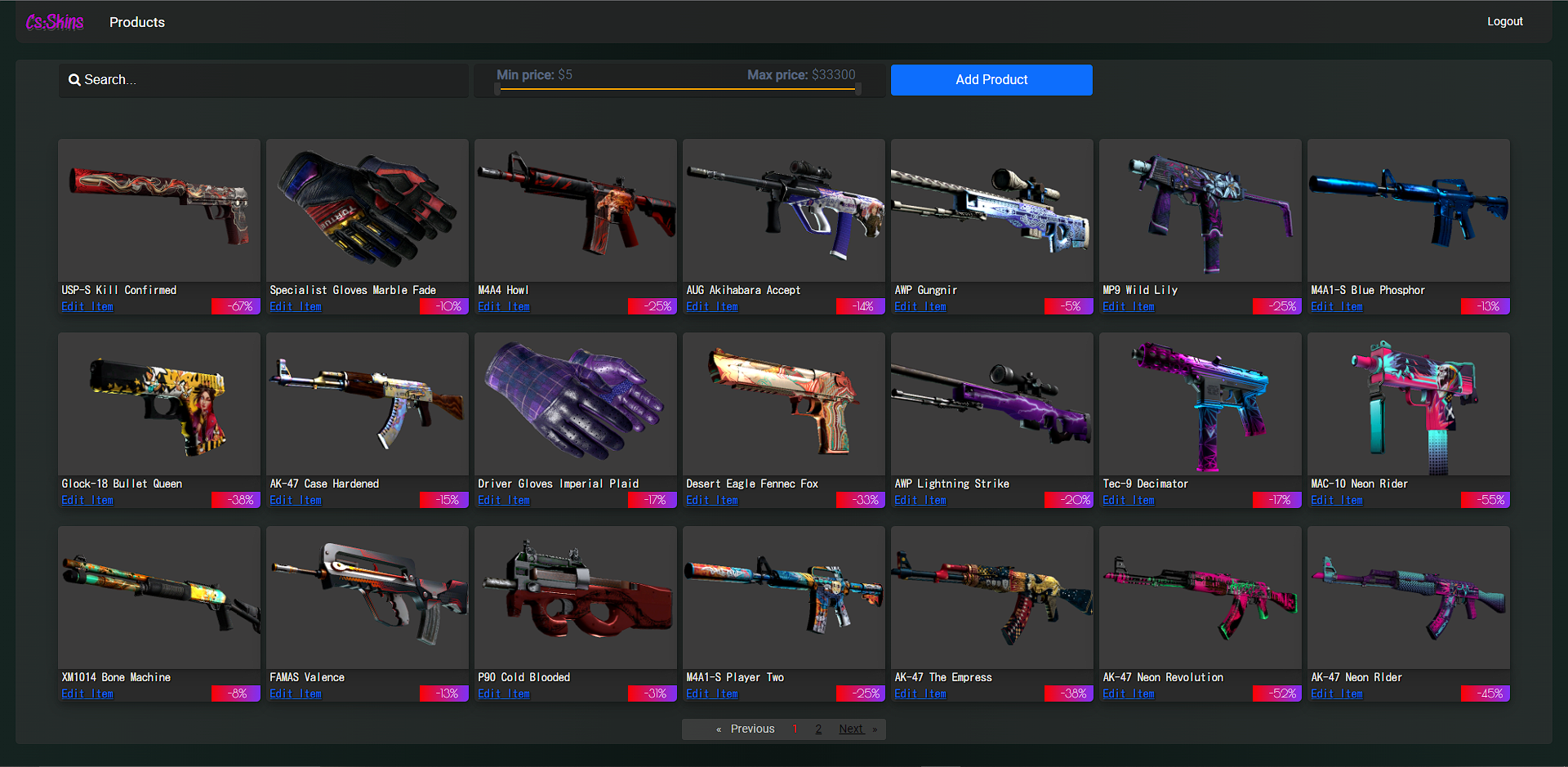Click the search magnifier icon
1568x767 pixels.
[75, 79]
